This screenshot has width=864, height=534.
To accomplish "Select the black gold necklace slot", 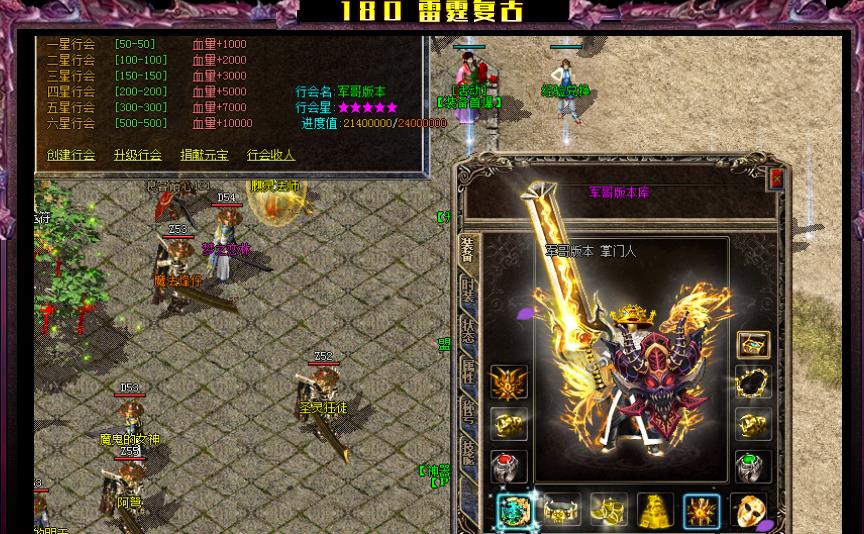I will tap(753, 383).
